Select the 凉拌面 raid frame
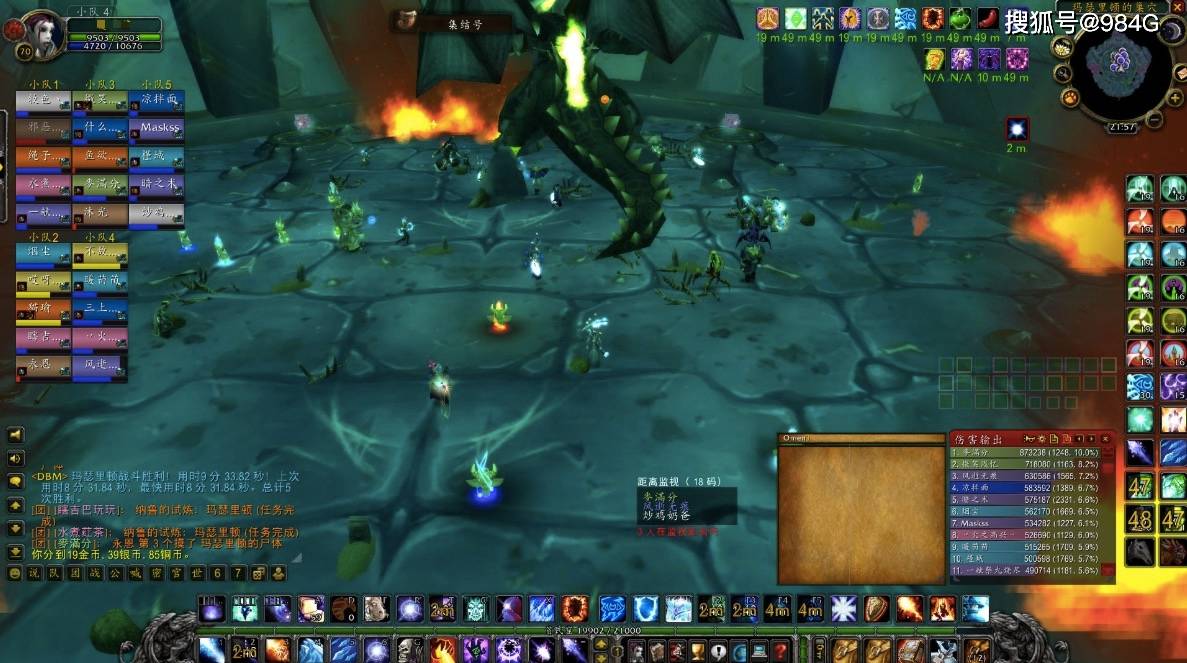Image resolution: width=1187 pixels, height=663 pixels. [159, 101]
